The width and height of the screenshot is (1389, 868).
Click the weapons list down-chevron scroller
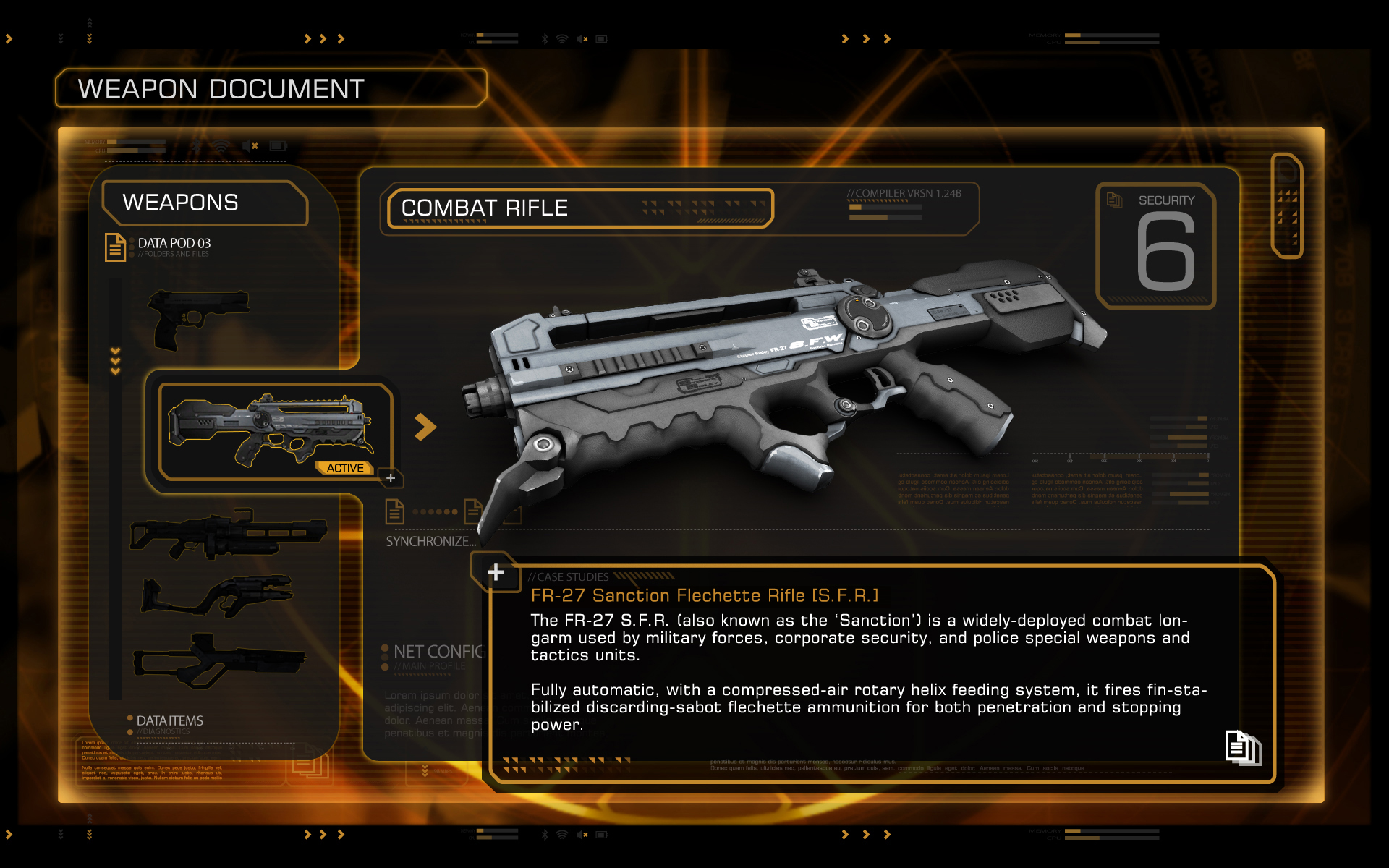tap(115, 361)
